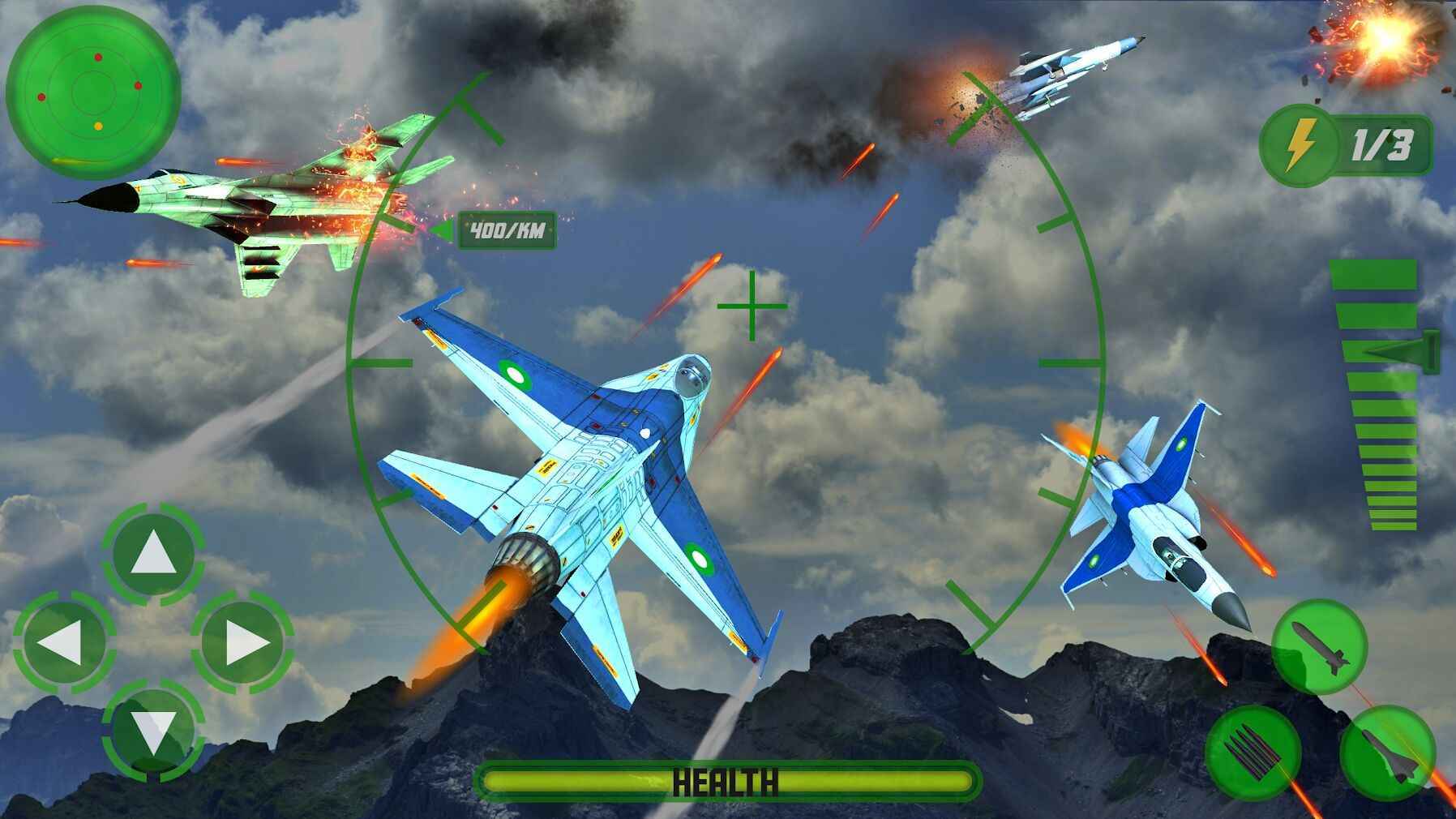Target the damaged jet trailing smoke
1456x819 pixels.
click(1070, 73)
